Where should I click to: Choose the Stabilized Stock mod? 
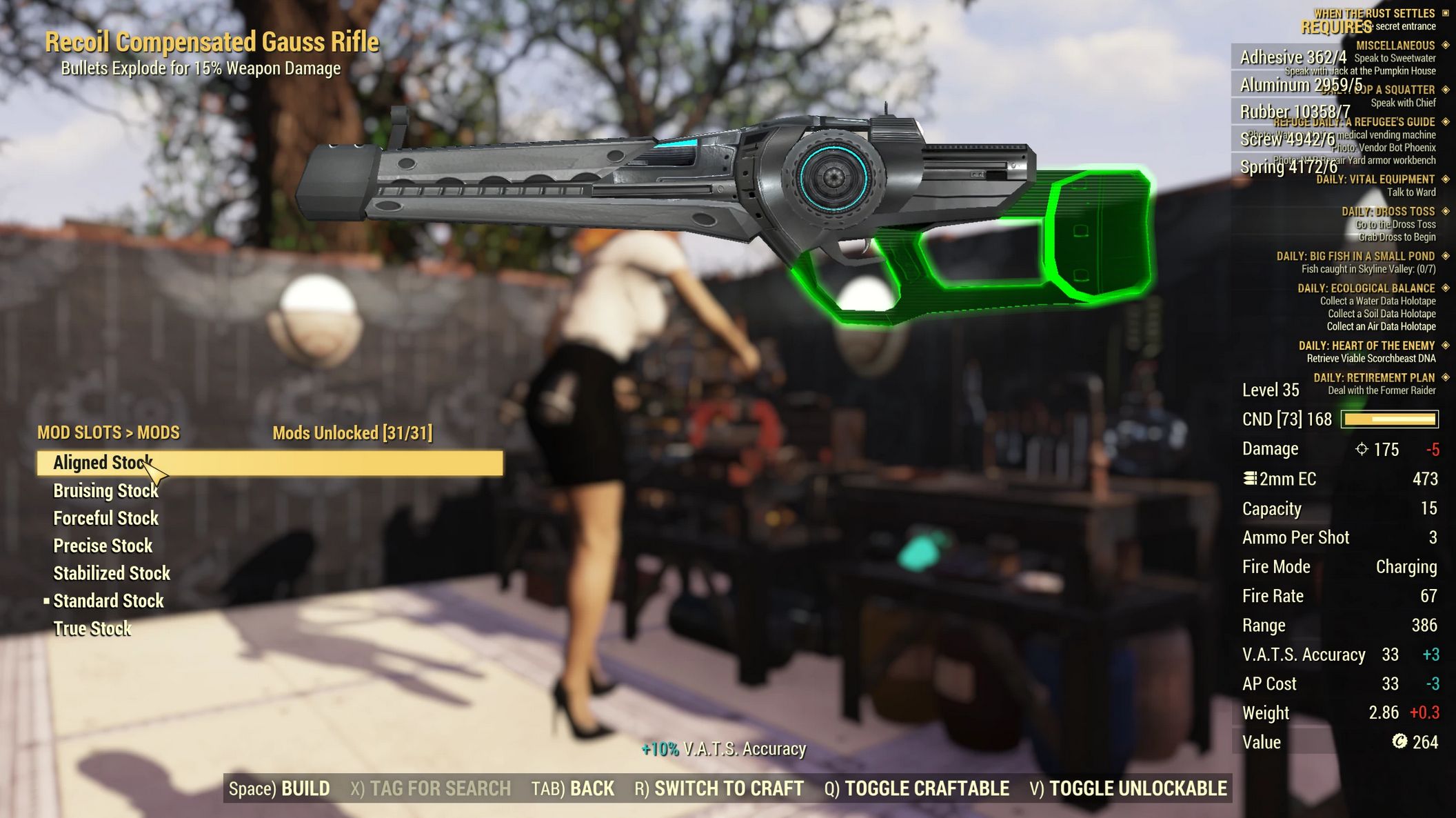pos(112,573)
